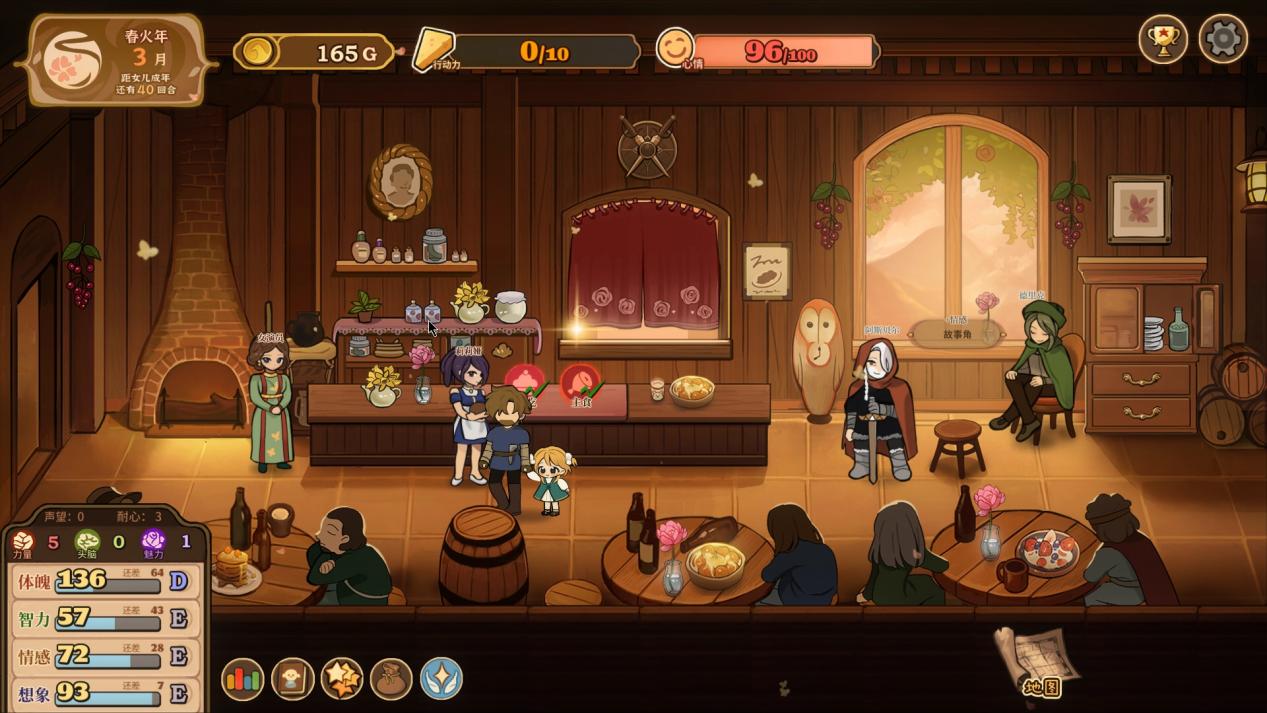Activate the blue winged sparkle icon
Image resolution: width=1267 pixels, height=713 pixels.
click(x=441, y=679)
